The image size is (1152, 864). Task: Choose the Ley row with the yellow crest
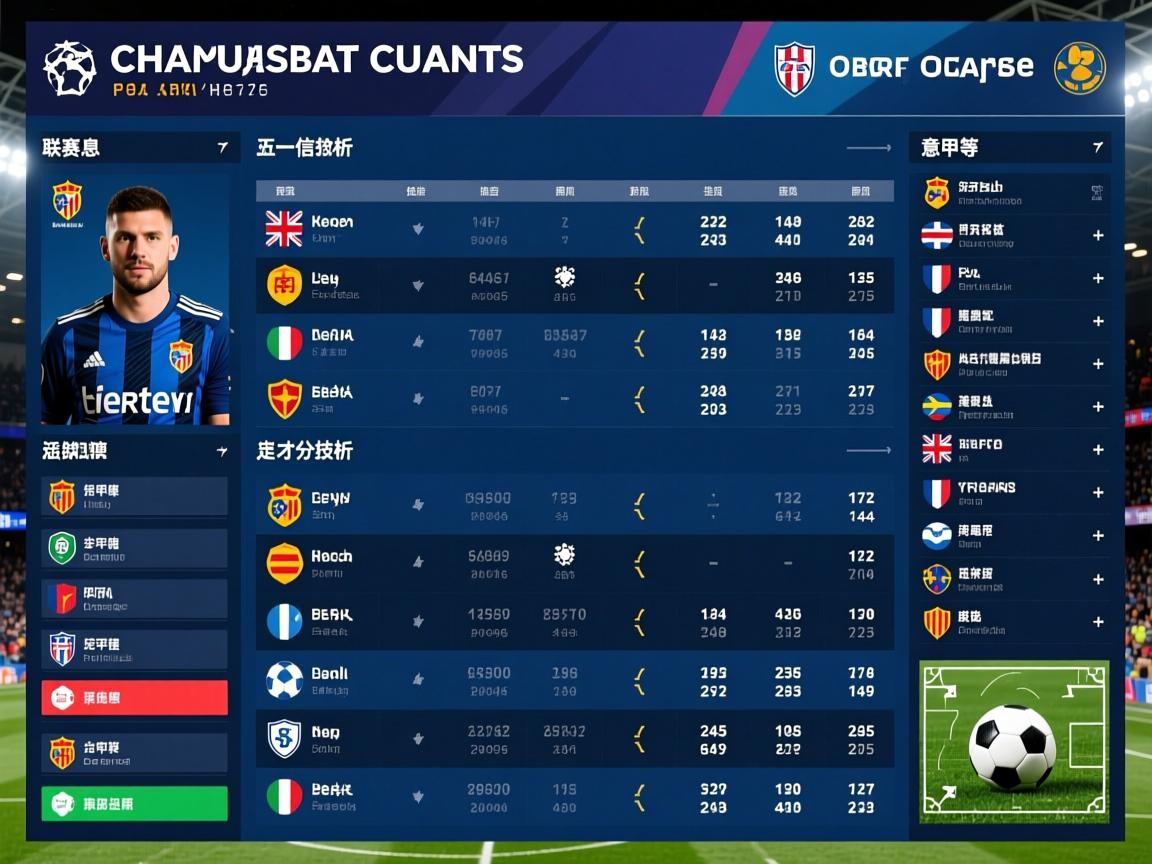point(574,286)
